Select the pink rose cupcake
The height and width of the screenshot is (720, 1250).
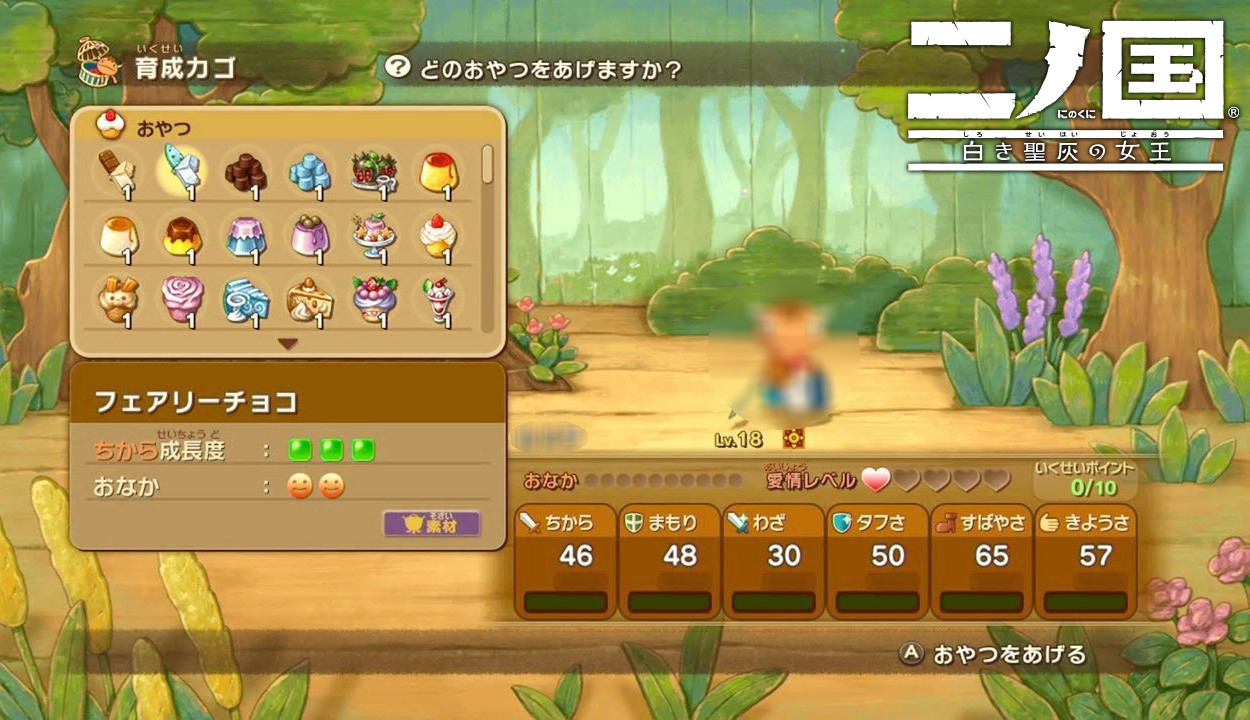(181, 300)
